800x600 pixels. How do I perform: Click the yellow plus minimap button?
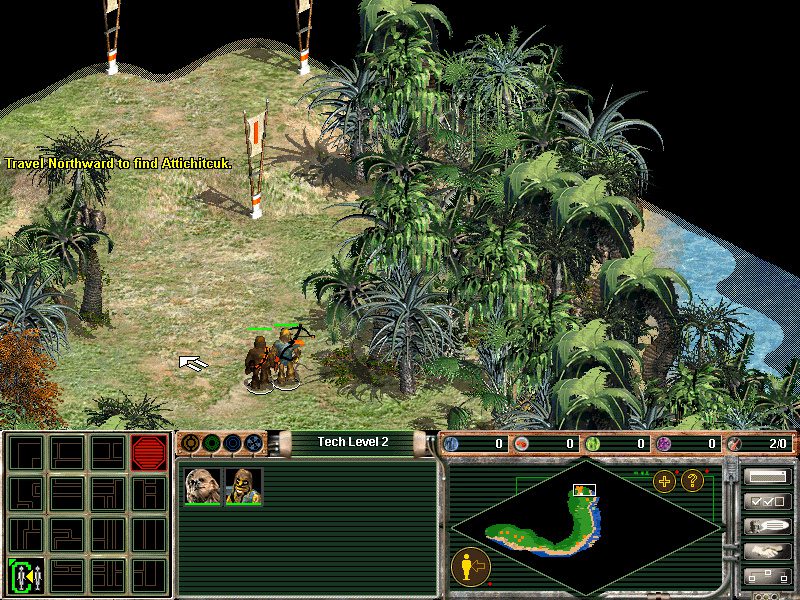(665, 481)
